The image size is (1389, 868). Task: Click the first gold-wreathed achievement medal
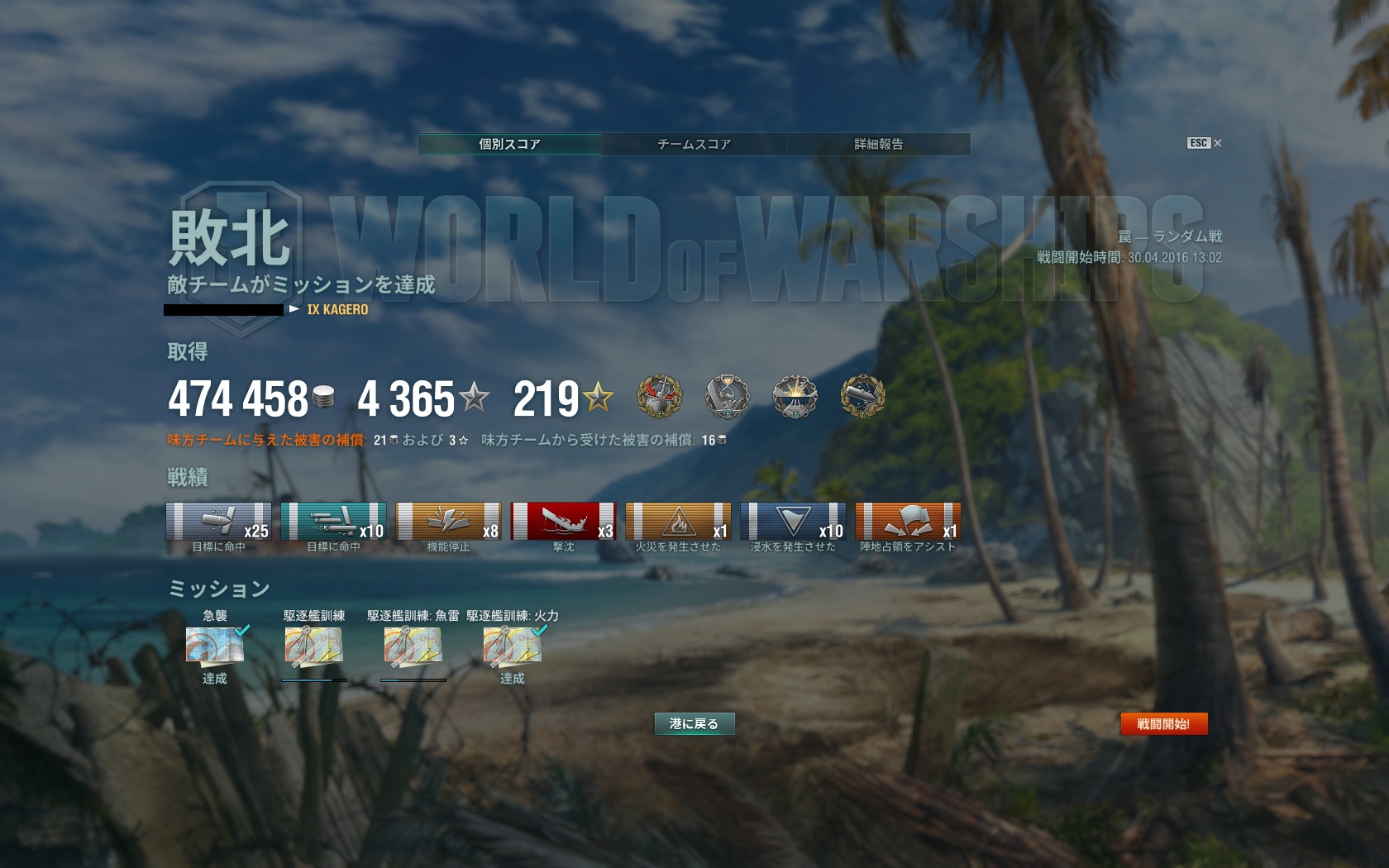point(660,397)
